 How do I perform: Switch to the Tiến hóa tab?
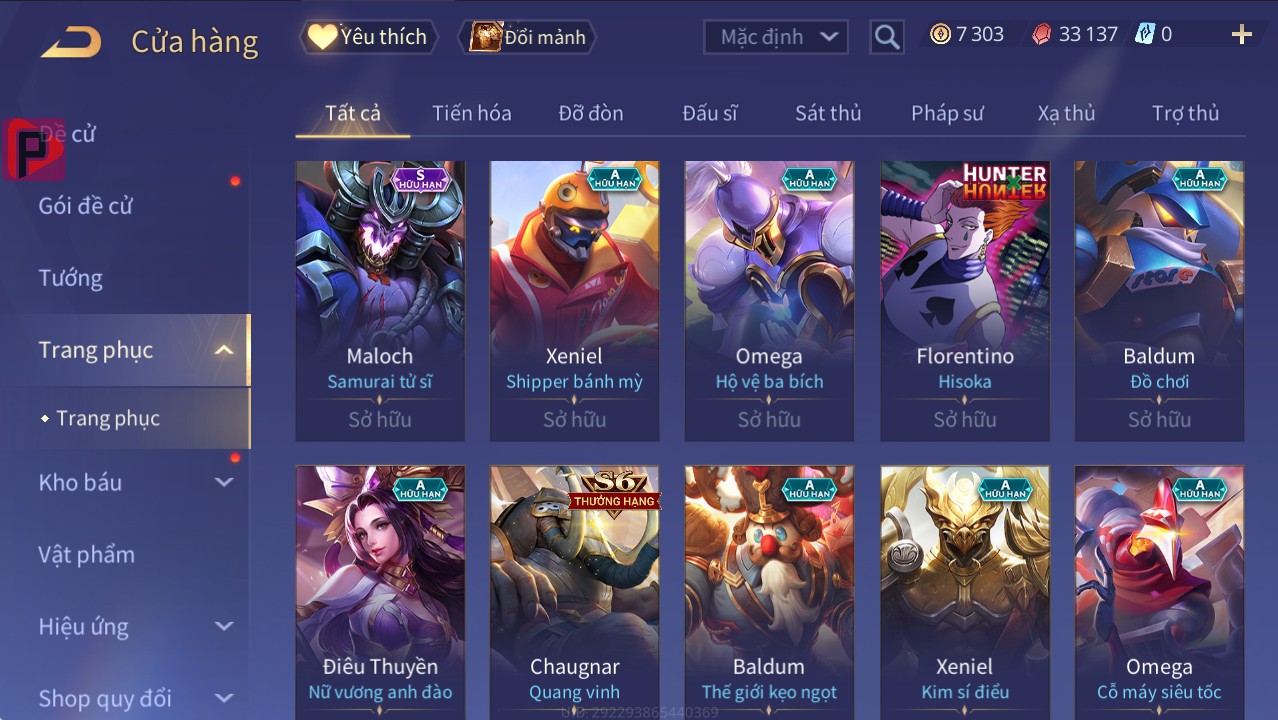click(x=471, y=113)
